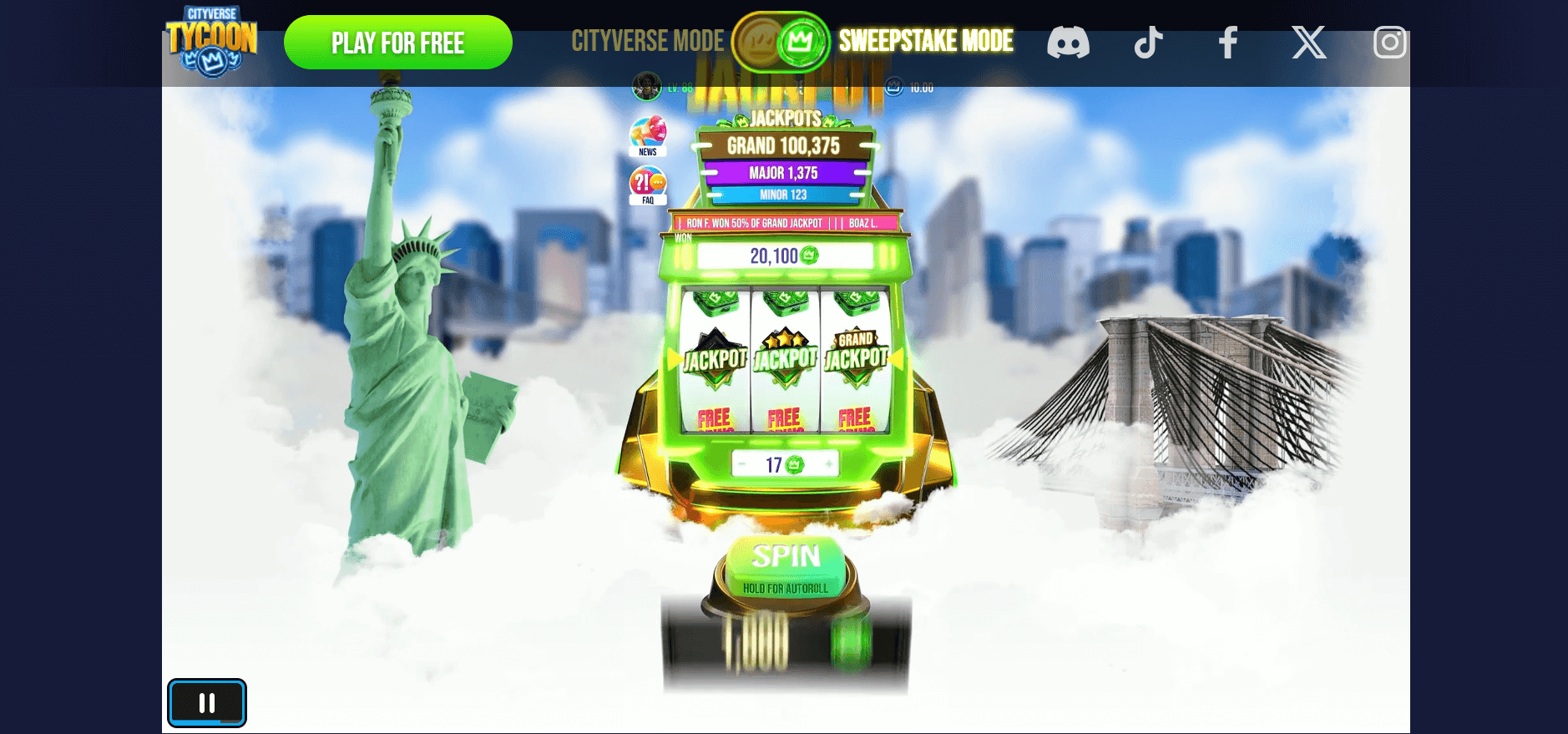The height and width of the screenshot is (734, 1568).
Task: Toggle the Cityverse/Sweepstake mode switch
Action: tap(781, 41)
